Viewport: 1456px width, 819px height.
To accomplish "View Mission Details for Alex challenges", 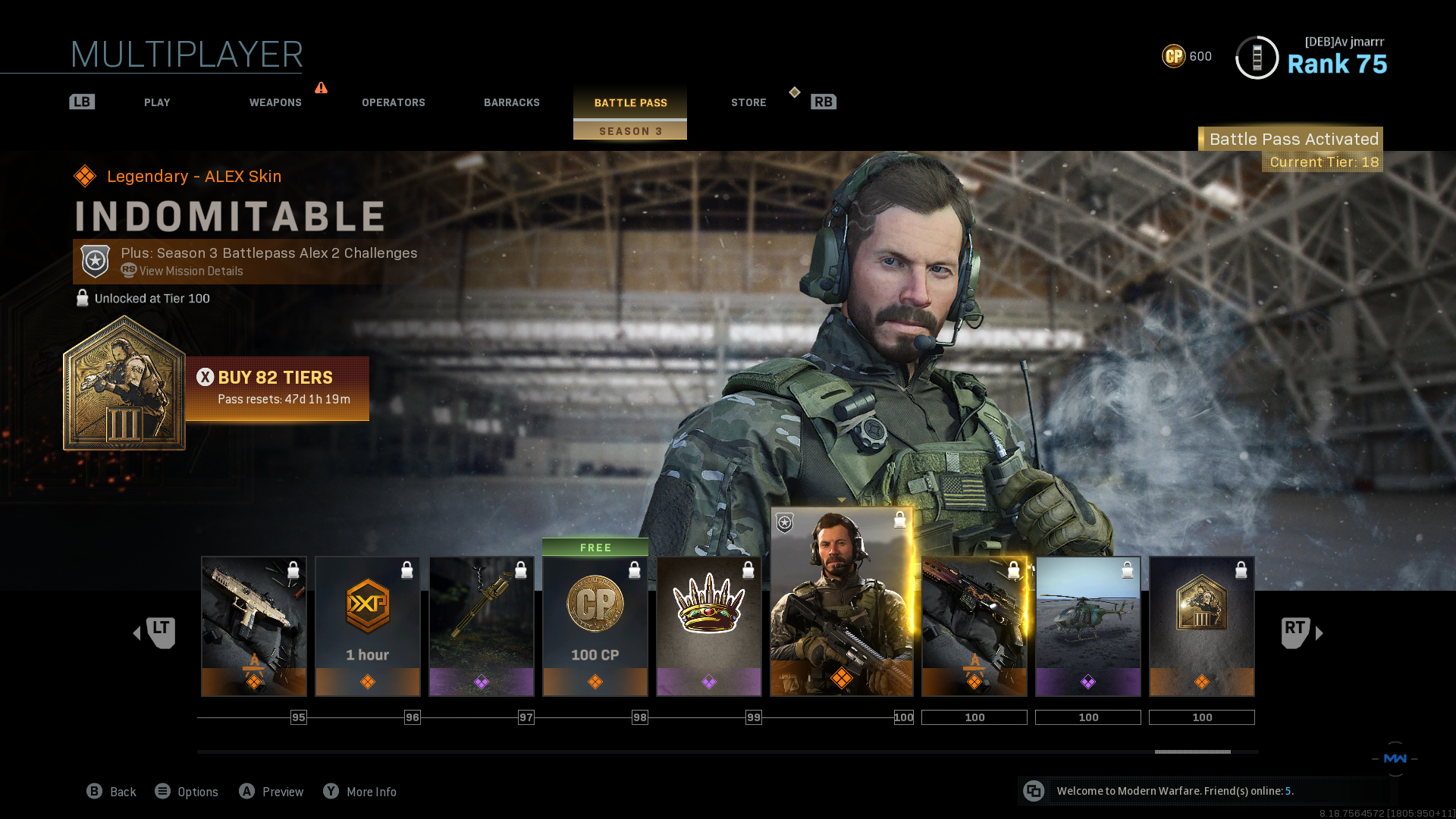I will click(x=190, y=271).
